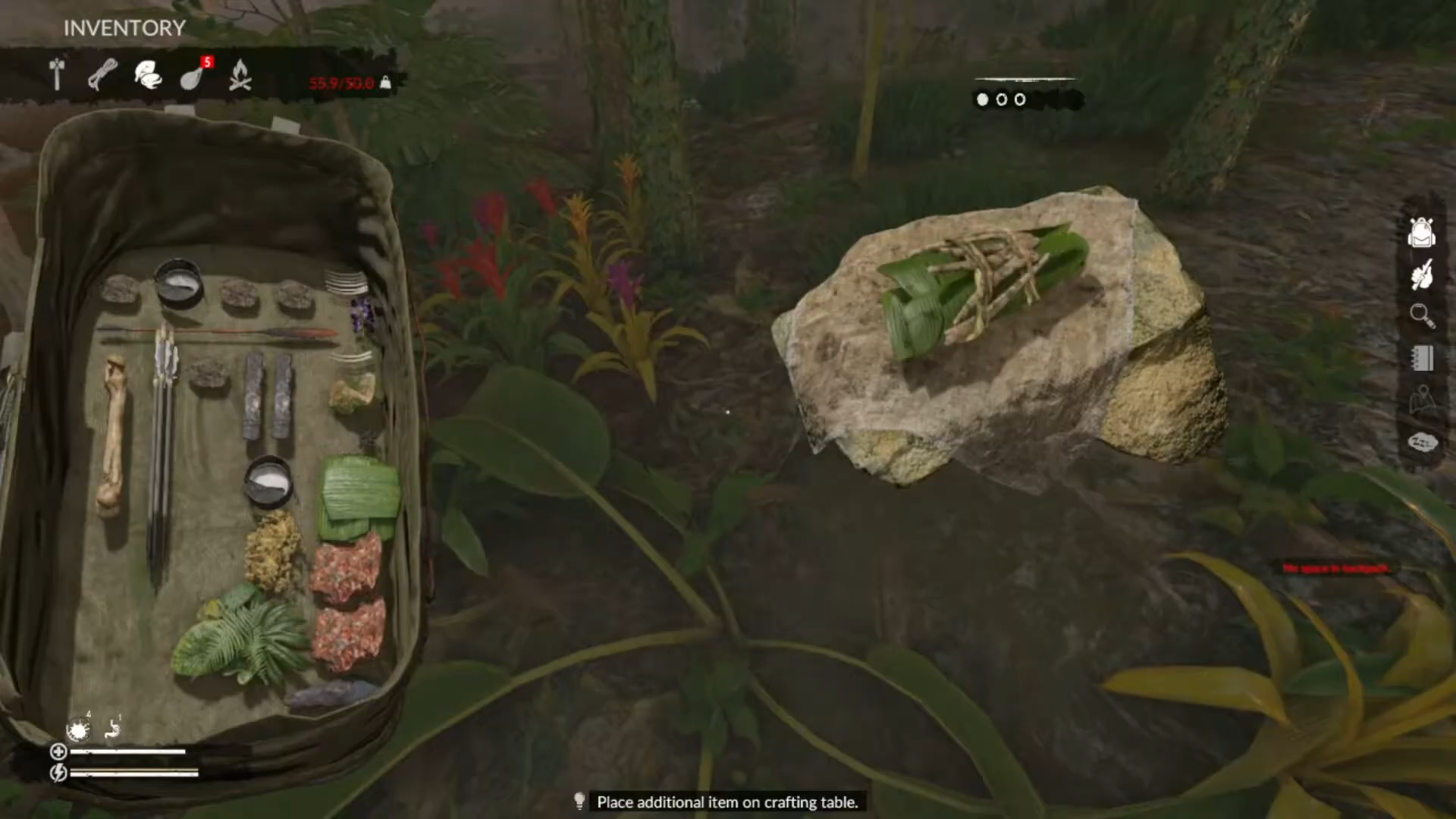The height and width of the screenshot is (819, 1456).
Task: Open the backpack icon in side menu
Action: (x=1421, y=232)
